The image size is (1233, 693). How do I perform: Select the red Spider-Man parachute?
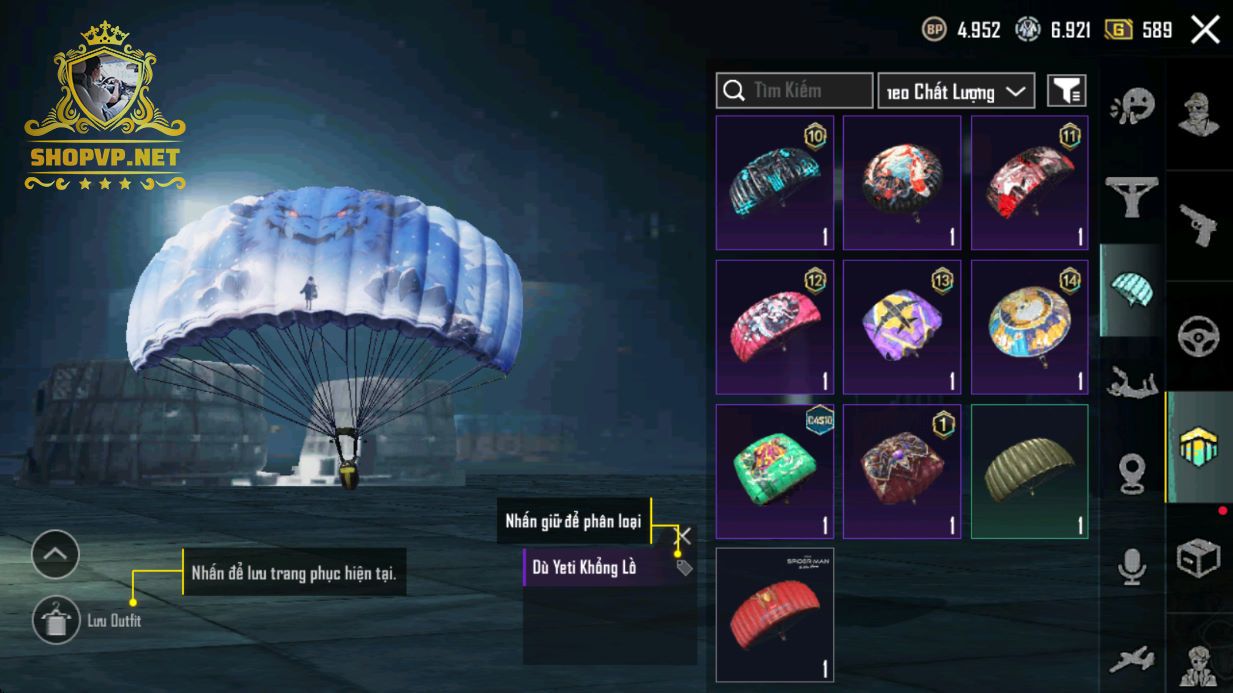click(775, 614)
